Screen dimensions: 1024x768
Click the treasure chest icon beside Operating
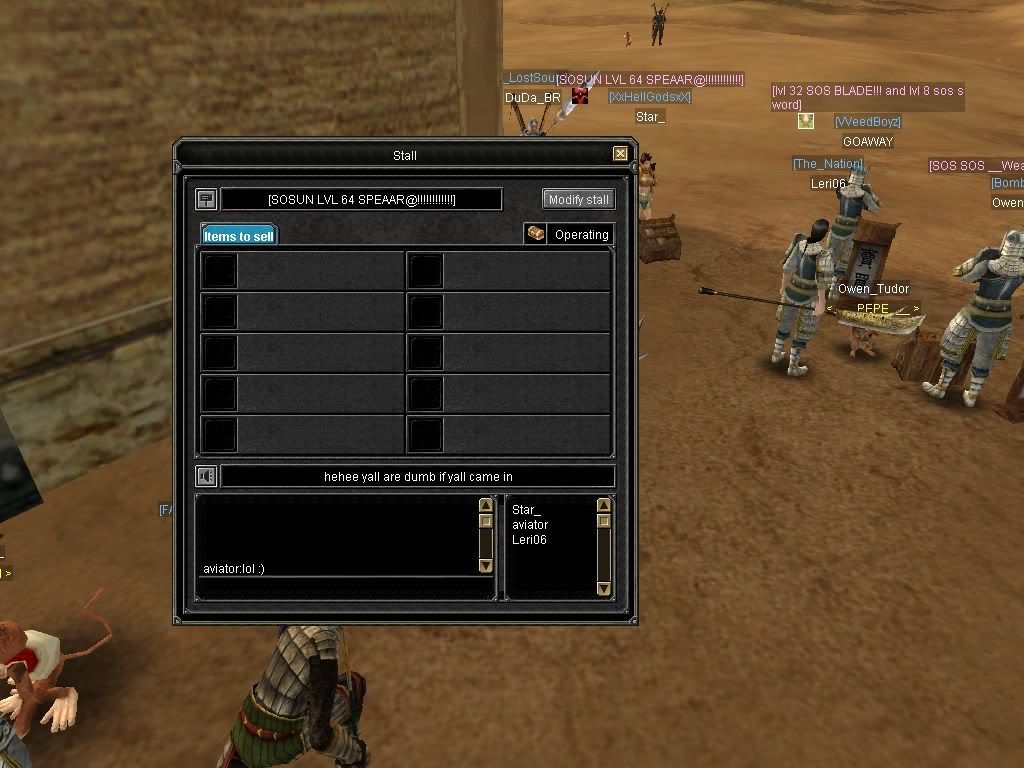pyautogui.click(x=536, y=234)
